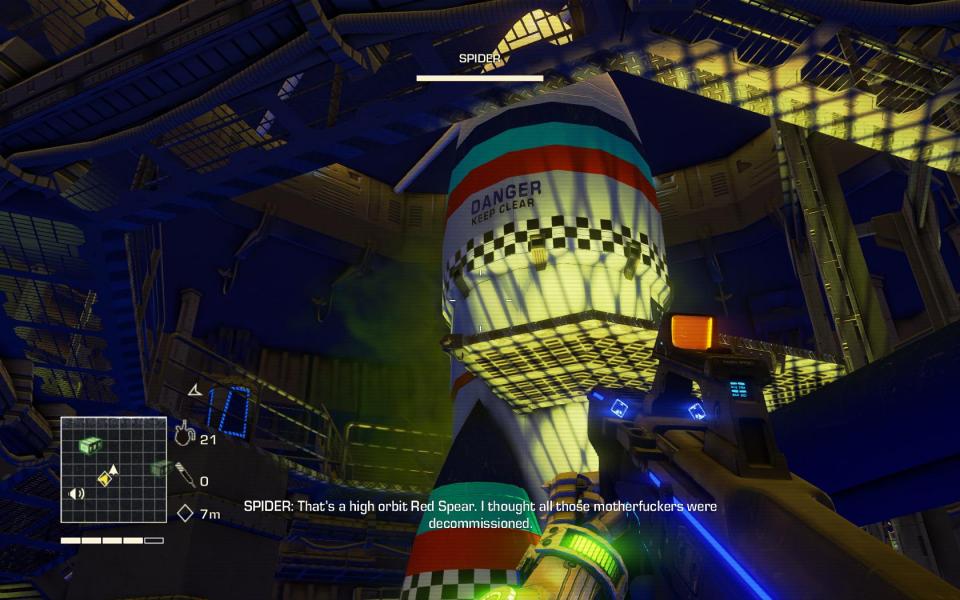This screenshot has width=960, height=600.
Task: Click the white player arrow on minimap
Action: point(114,468)
